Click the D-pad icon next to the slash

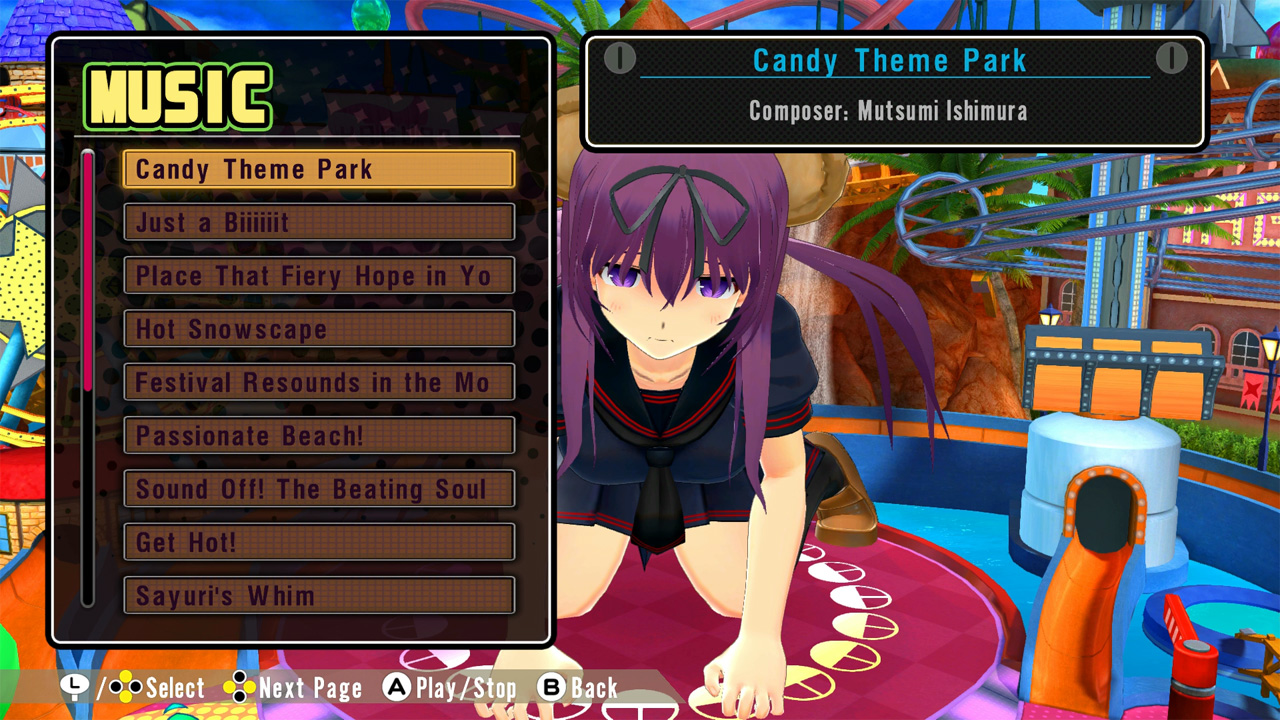pyautogui.click(x=127, y=688)
